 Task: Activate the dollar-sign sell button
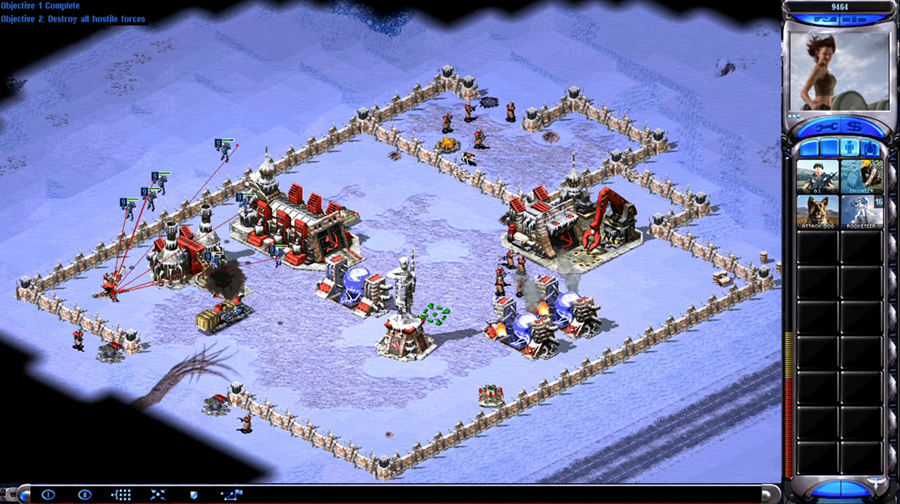pyautogui.click(x=856, y=128)
